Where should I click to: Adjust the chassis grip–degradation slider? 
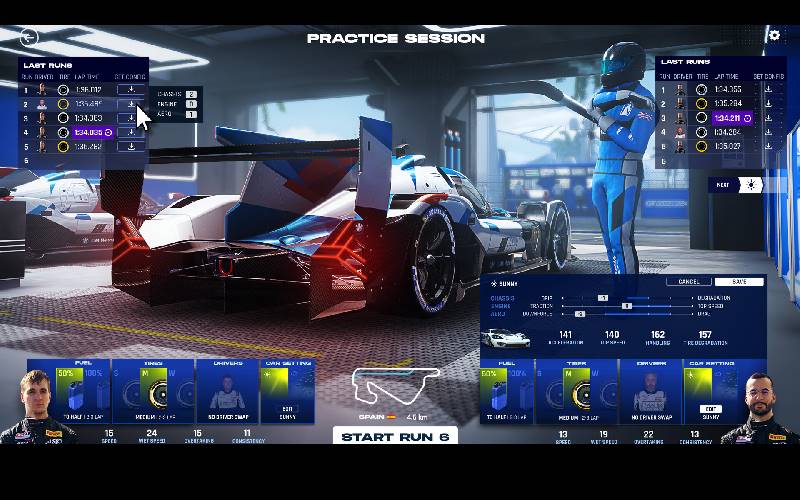click(604, 298)
